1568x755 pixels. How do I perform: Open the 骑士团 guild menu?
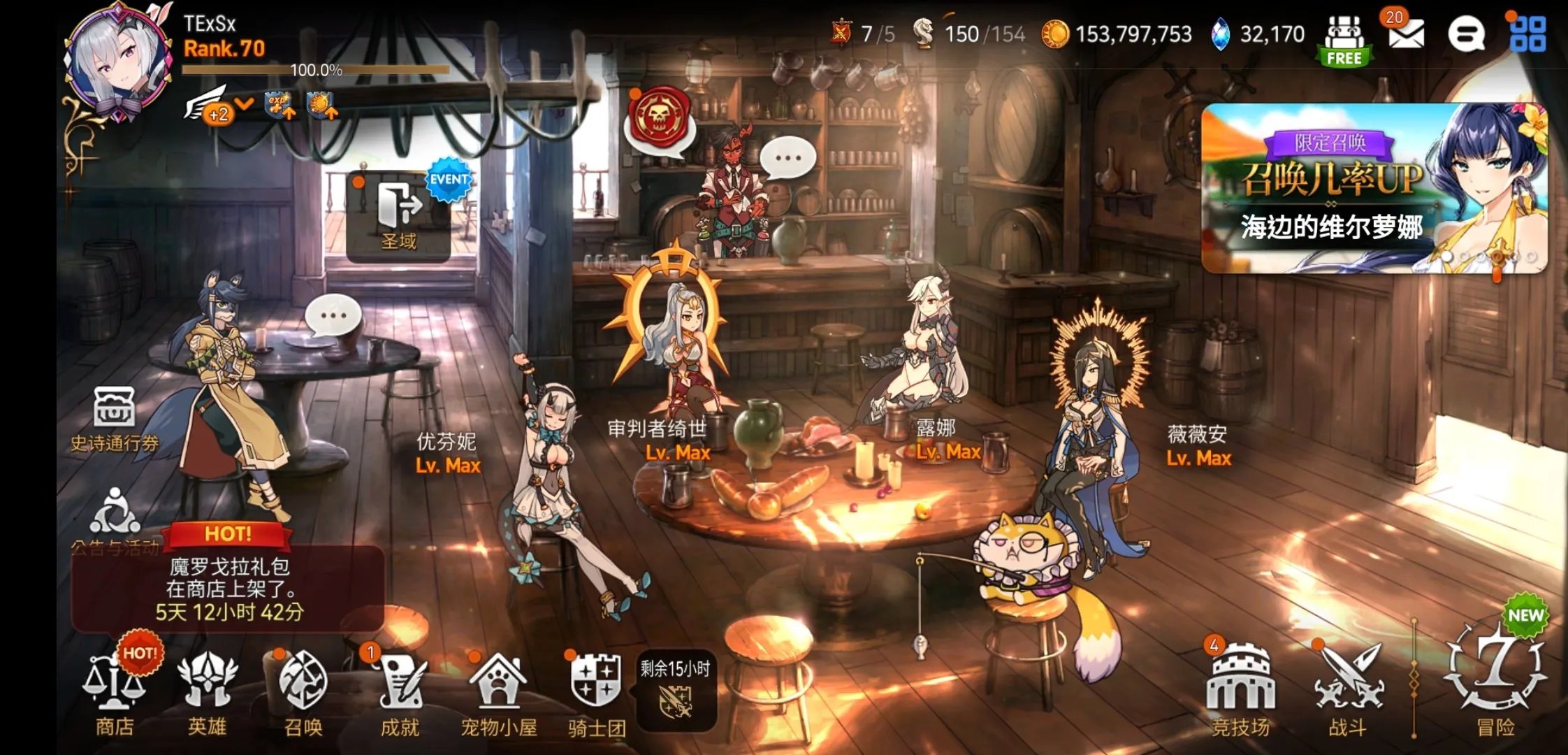pyautogui.click(x=596, y=692)
